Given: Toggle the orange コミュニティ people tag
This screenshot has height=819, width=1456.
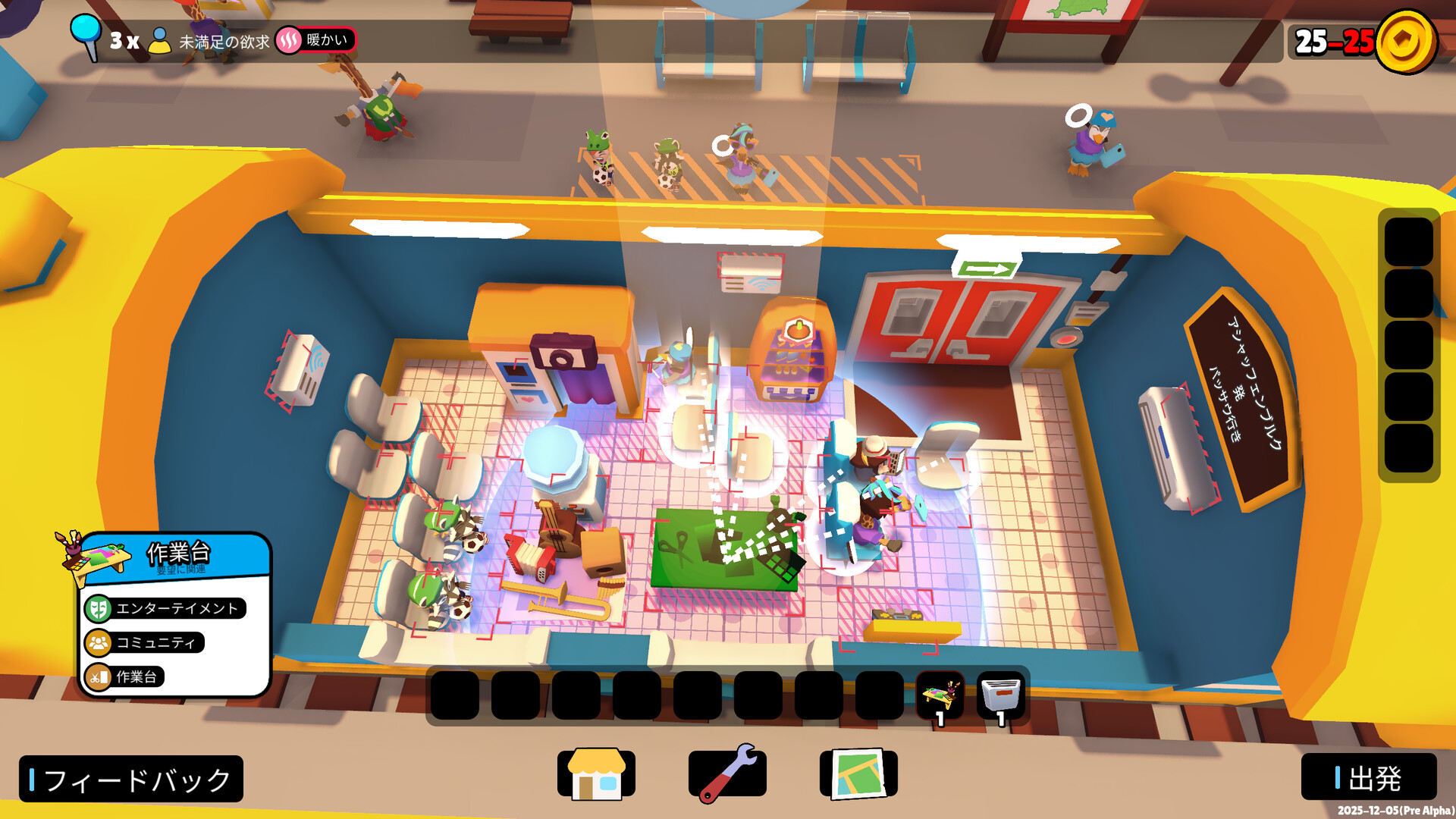Looking at the screenshot, I should pyautogui.click(x=143, y=642).
